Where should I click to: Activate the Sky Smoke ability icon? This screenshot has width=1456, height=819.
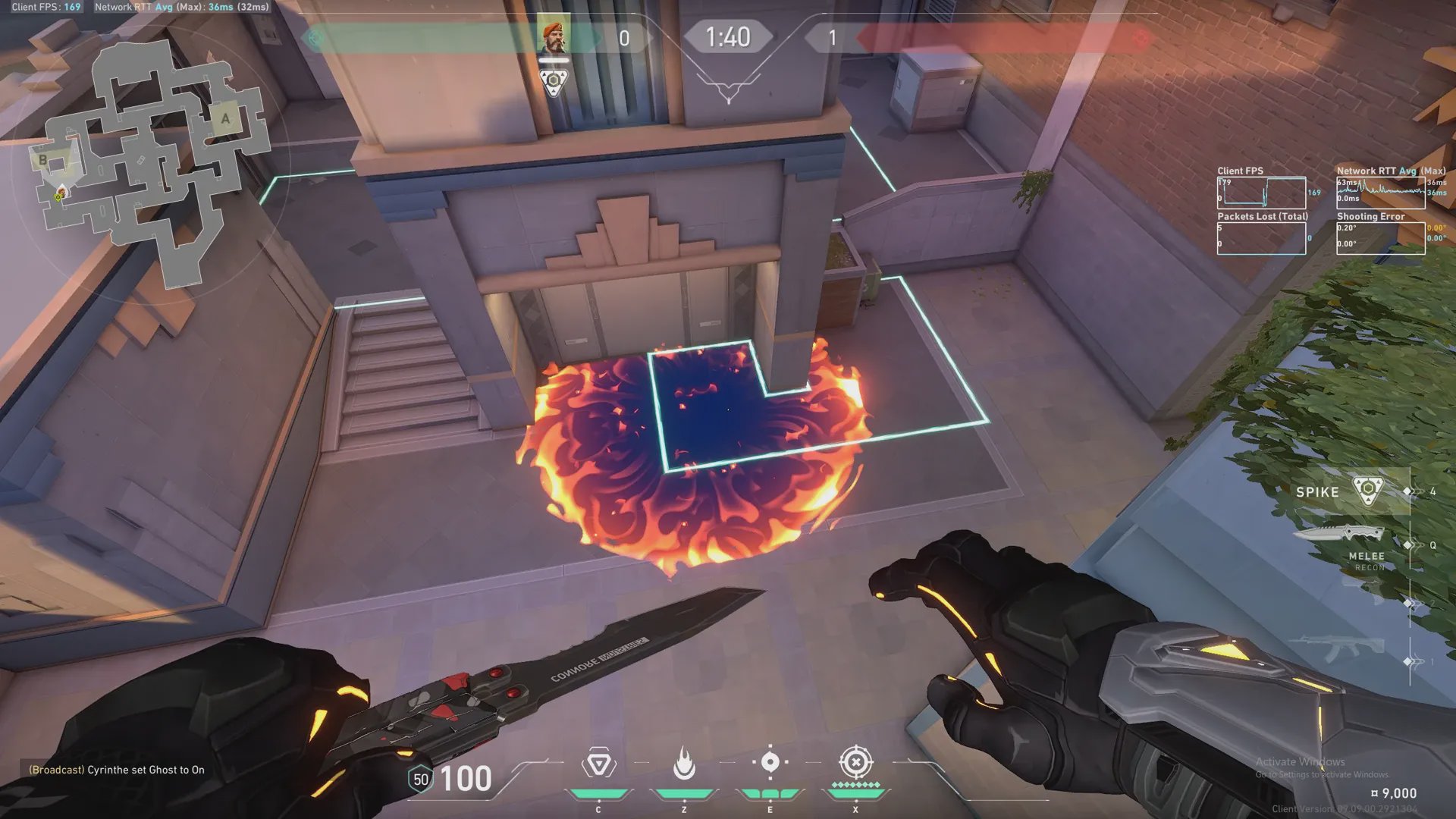coord(770,763)
